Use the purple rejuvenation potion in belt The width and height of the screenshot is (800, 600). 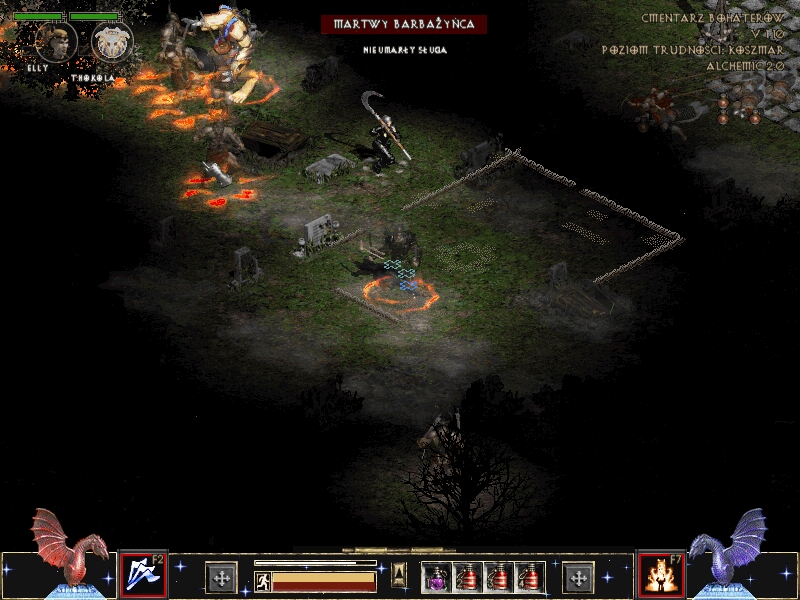click(x=437, y=577)
